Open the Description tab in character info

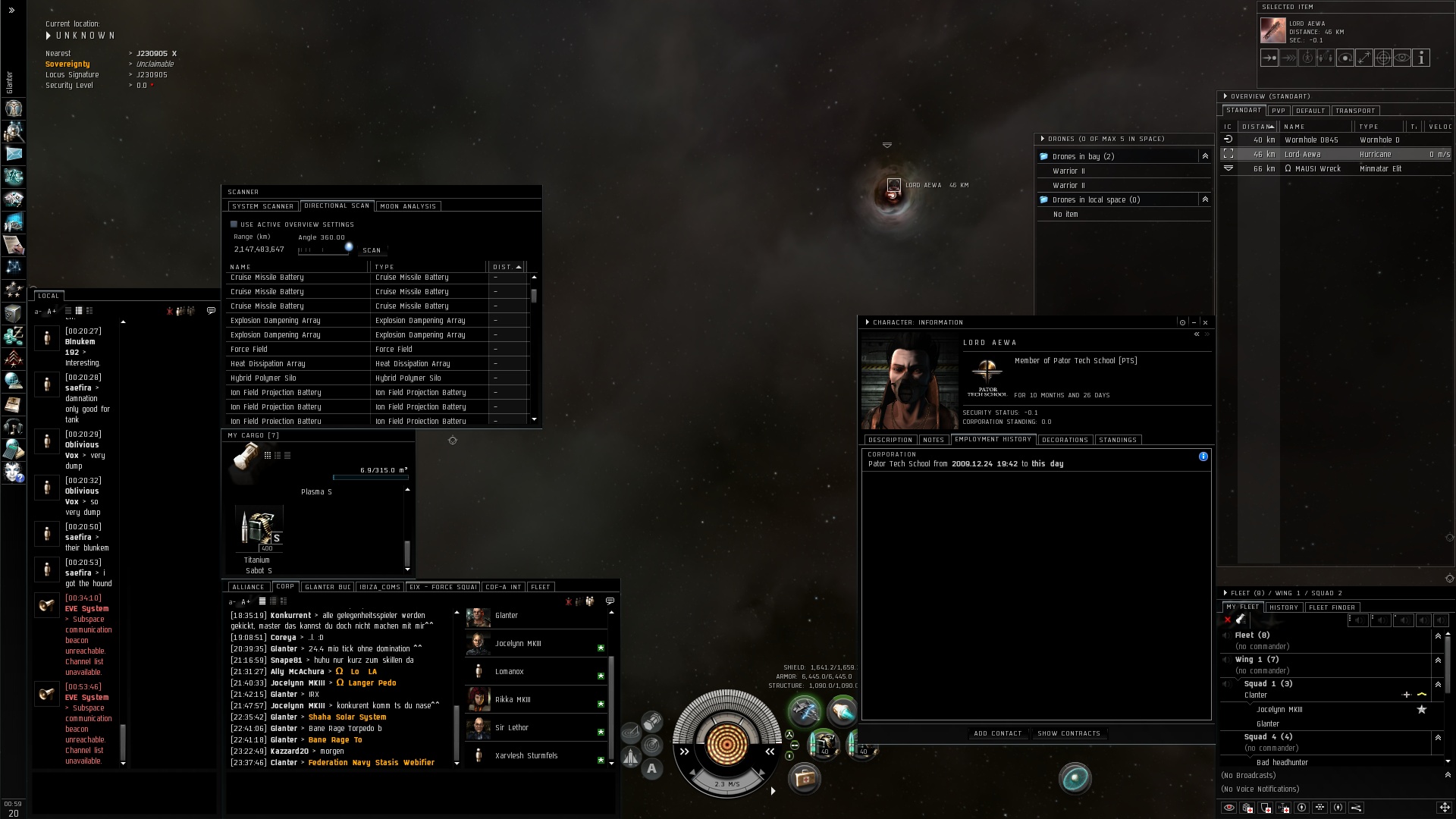[x=890, y=440]
